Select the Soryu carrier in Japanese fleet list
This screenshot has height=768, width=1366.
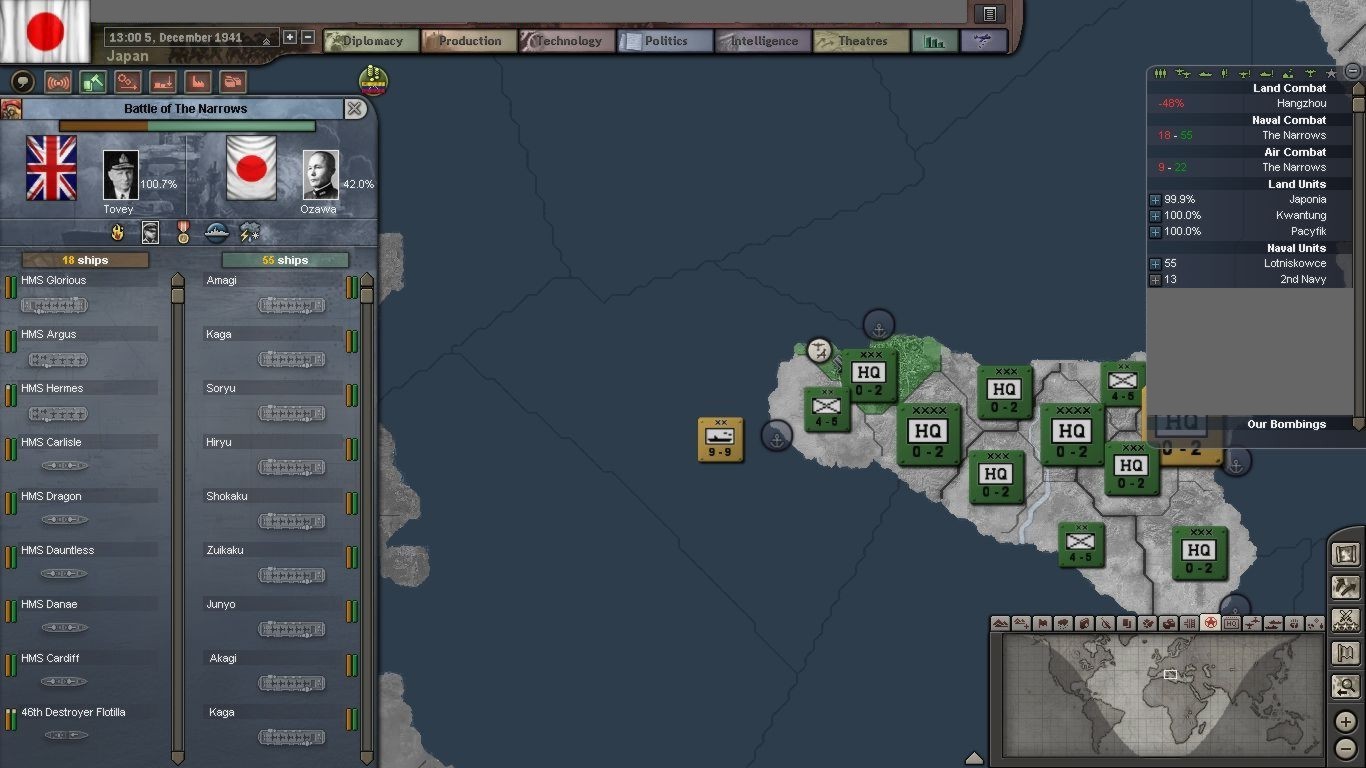pyautogui.click(x=221, y=389)
